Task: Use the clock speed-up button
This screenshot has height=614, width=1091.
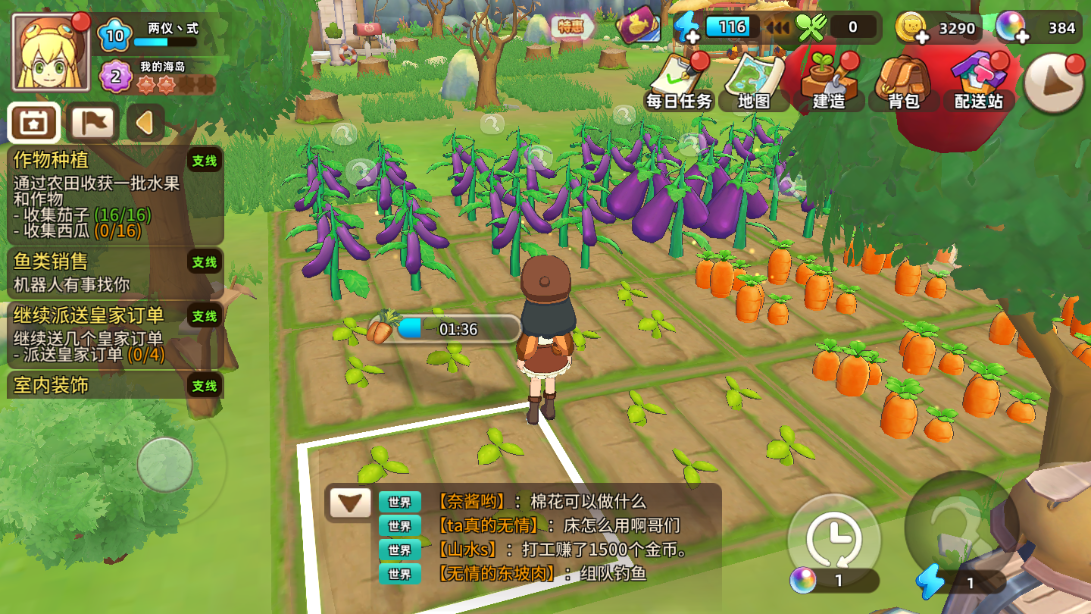Action: pos(834,534)
